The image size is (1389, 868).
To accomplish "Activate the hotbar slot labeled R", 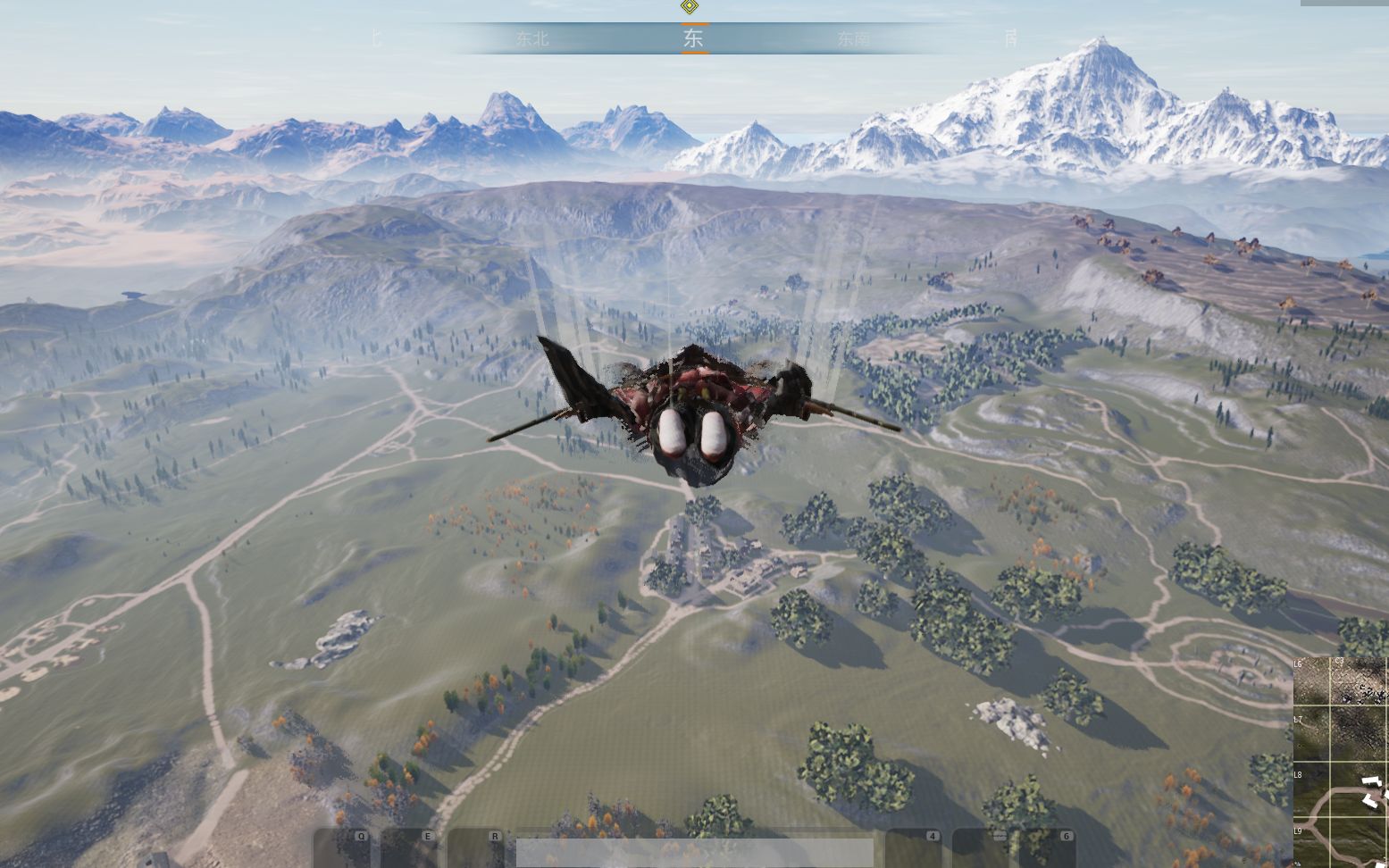I will [477, 848].
